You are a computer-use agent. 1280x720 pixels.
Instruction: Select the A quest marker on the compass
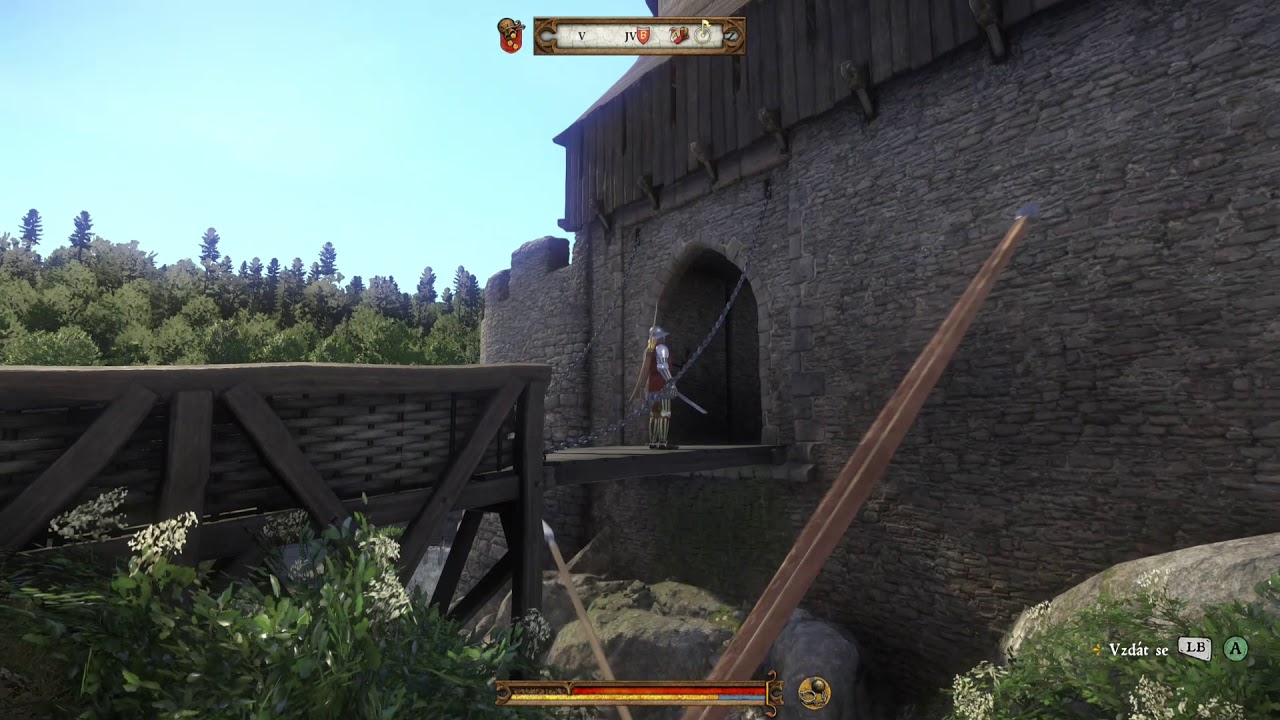click(x=678, y=35)
